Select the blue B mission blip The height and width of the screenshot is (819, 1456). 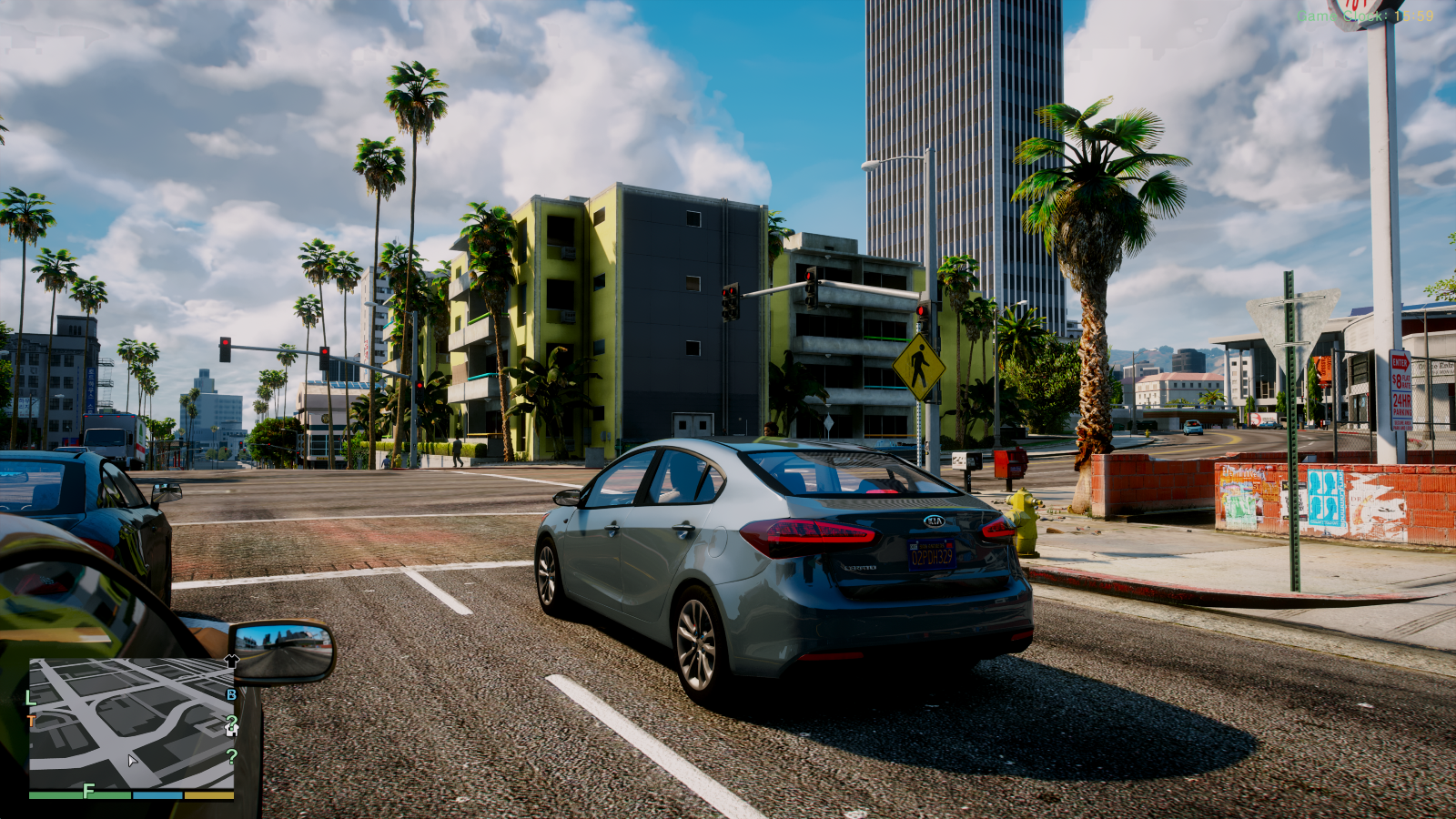point(231,695)
